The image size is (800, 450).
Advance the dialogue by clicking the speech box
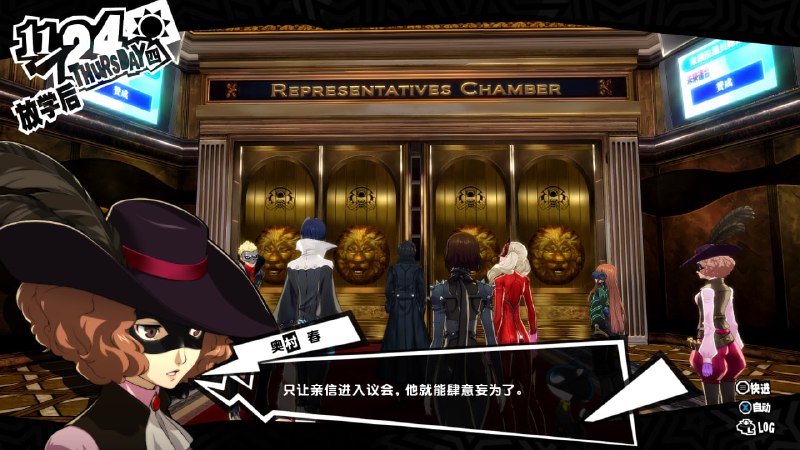pyautogui.click(x=400, y=389)
